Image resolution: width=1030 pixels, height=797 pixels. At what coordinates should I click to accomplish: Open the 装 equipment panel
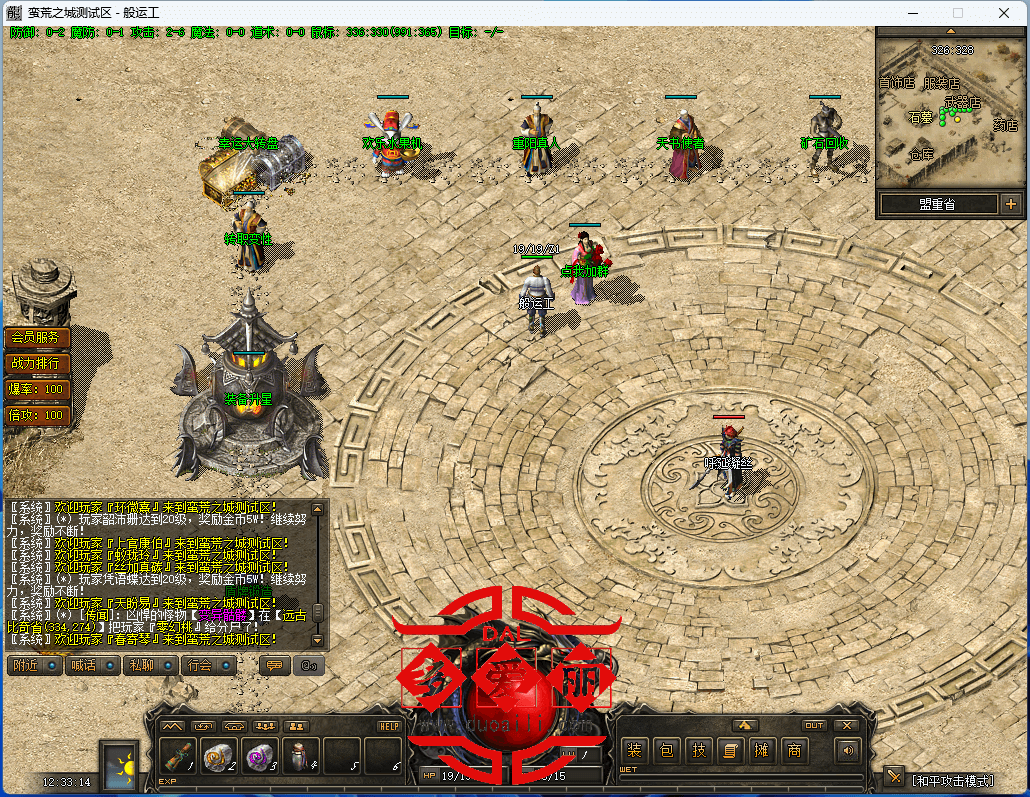click(634, 750)
